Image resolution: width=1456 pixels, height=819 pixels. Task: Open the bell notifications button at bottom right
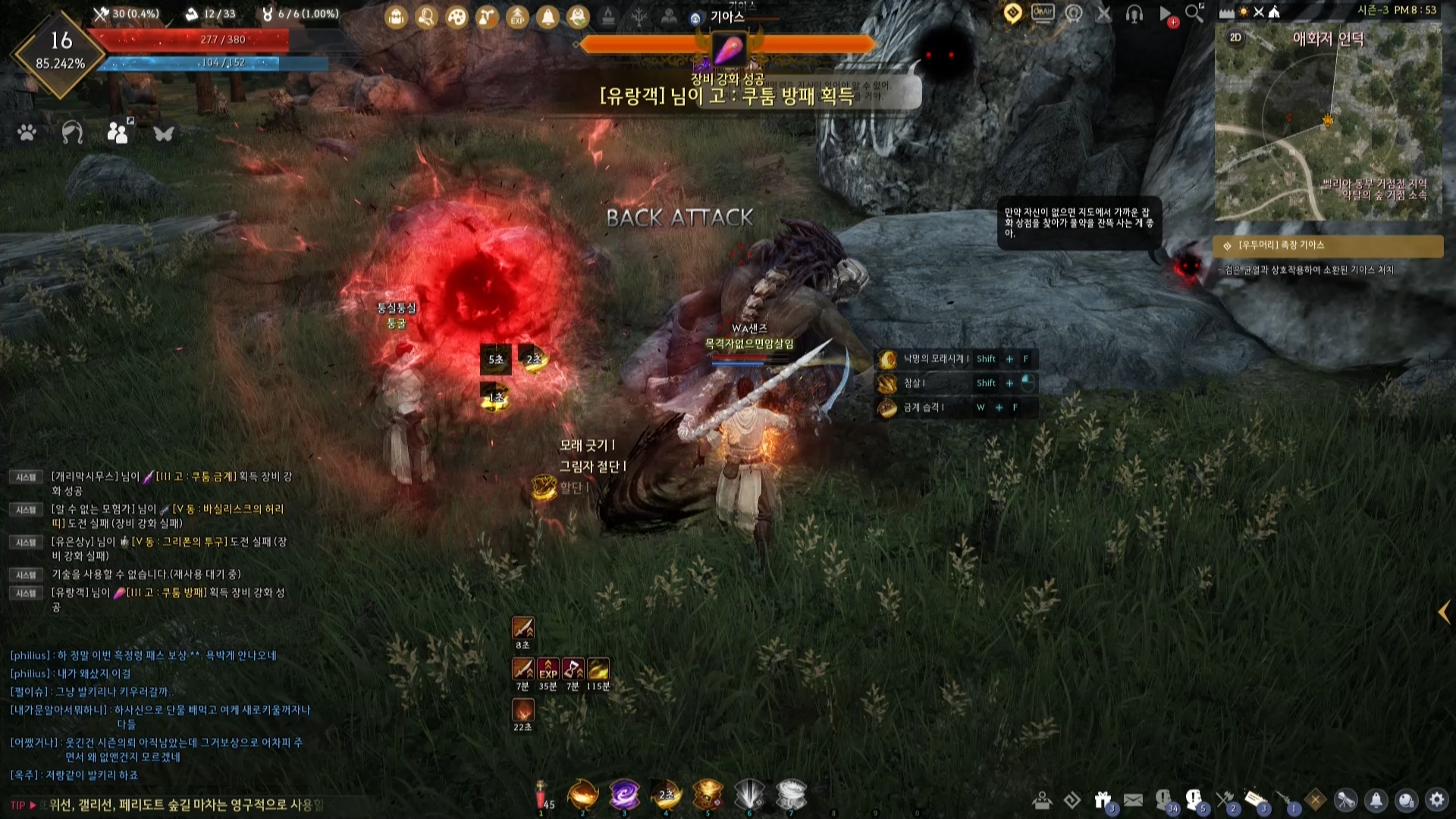[1376, 800]
